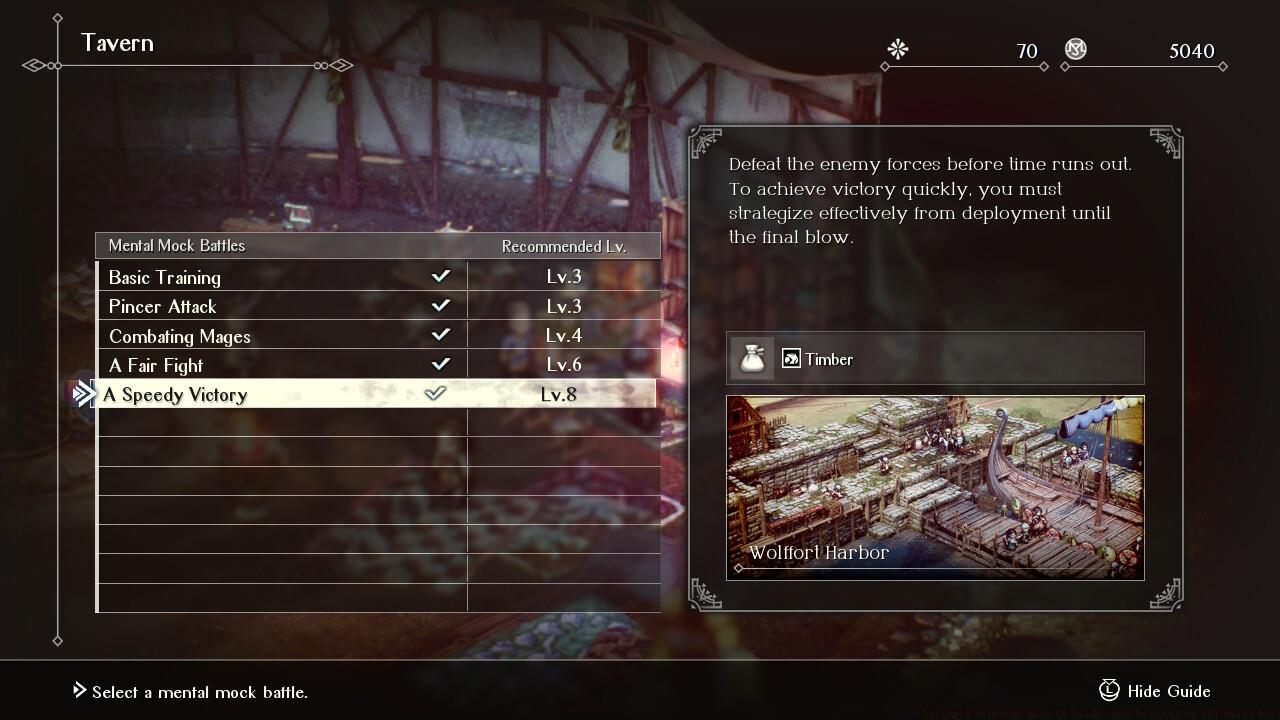Select the reward pouch icon
Screen dimensions: 1280x720
[x=752, y=357]
